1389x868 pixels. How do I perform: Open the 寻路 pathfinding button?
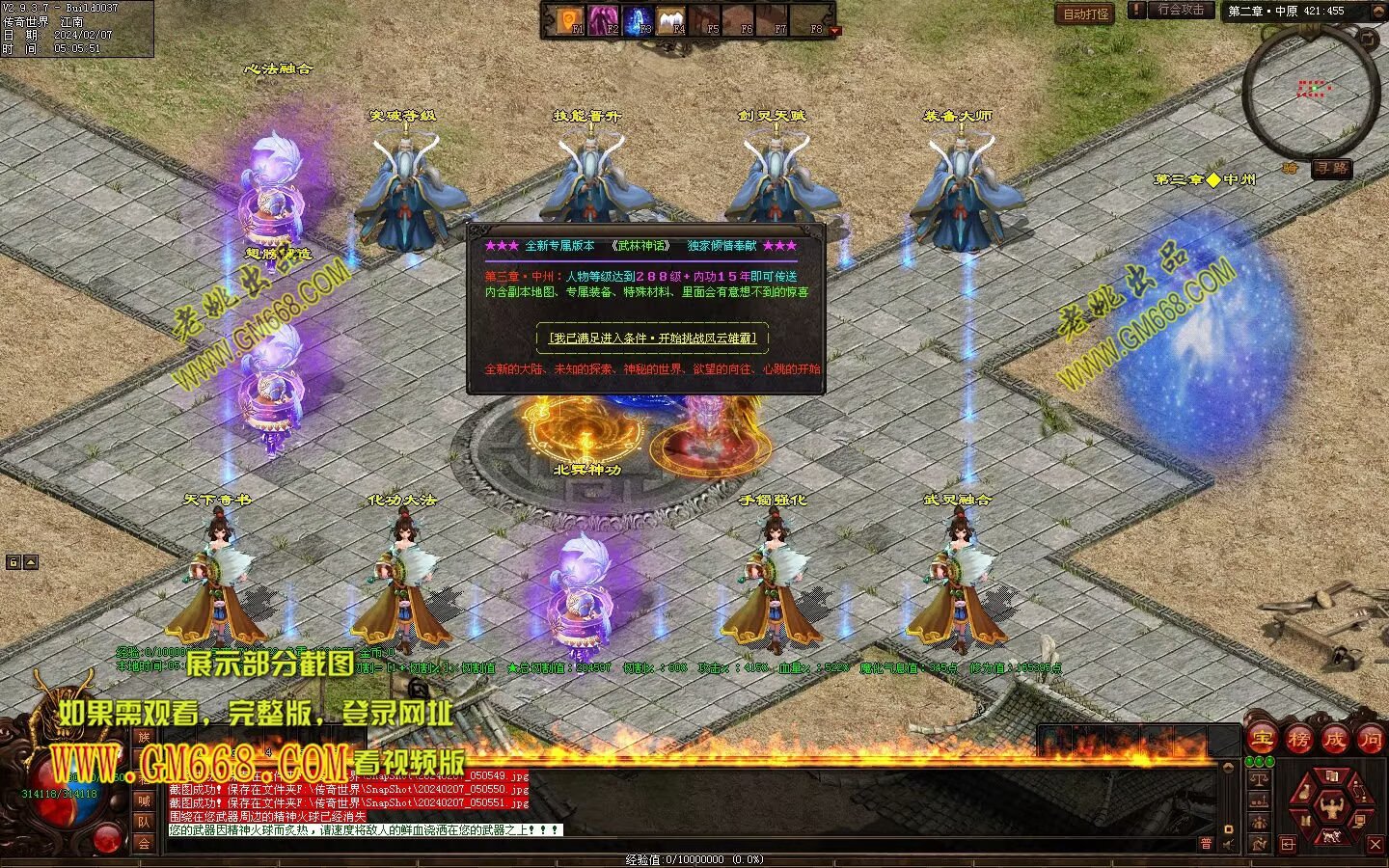click(x=1331, y=169)
